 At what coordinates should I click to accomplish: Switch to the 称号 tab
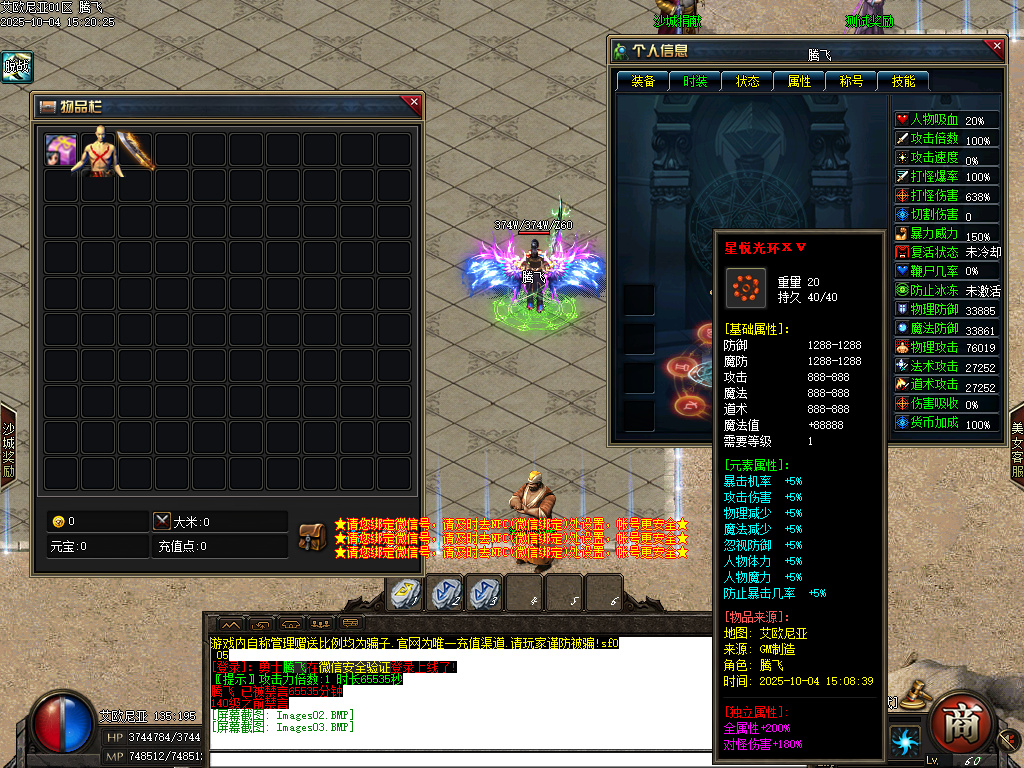pyautogui.click(x=851, y=81)
